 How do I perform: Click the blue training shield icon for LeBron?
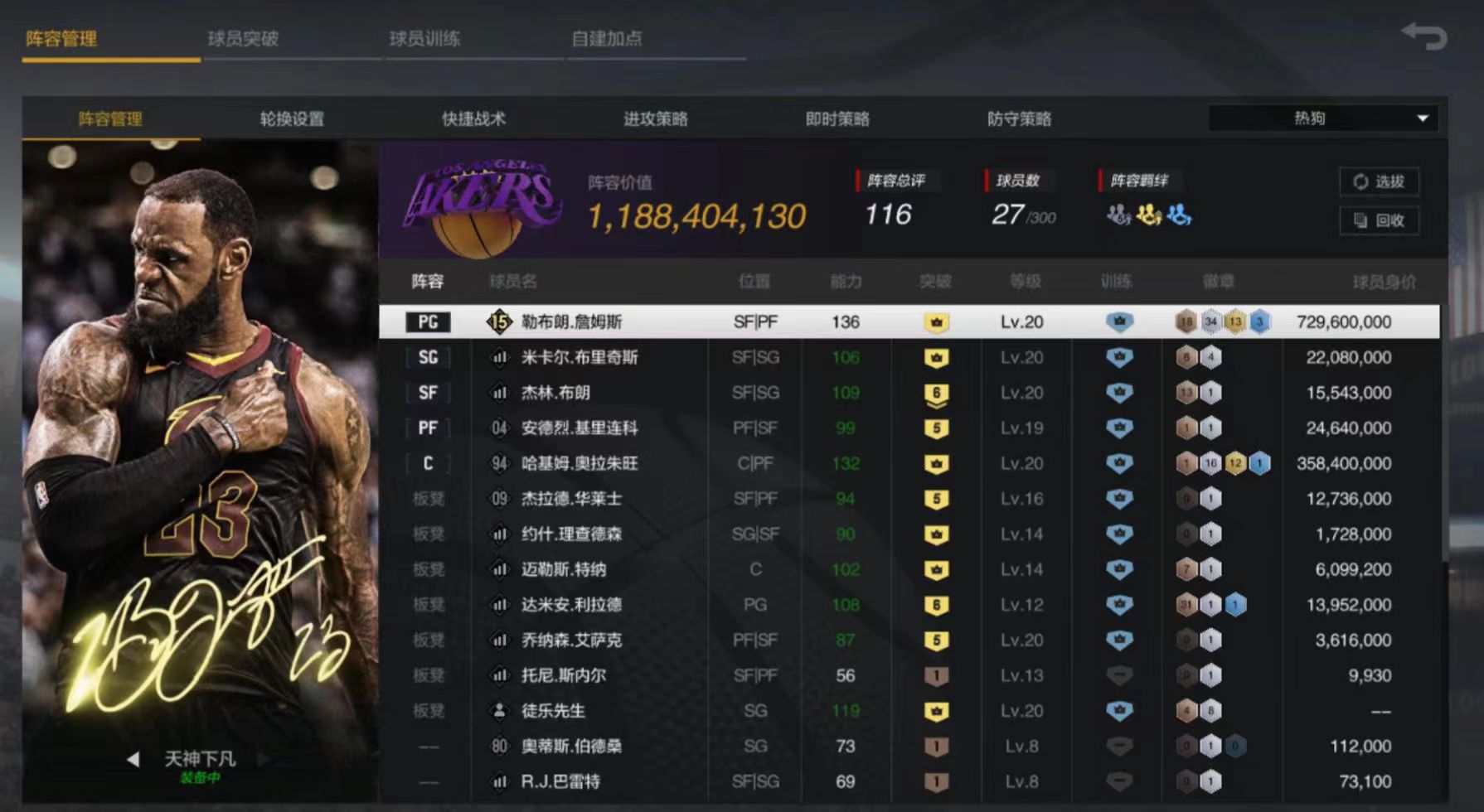[1118, 322]
